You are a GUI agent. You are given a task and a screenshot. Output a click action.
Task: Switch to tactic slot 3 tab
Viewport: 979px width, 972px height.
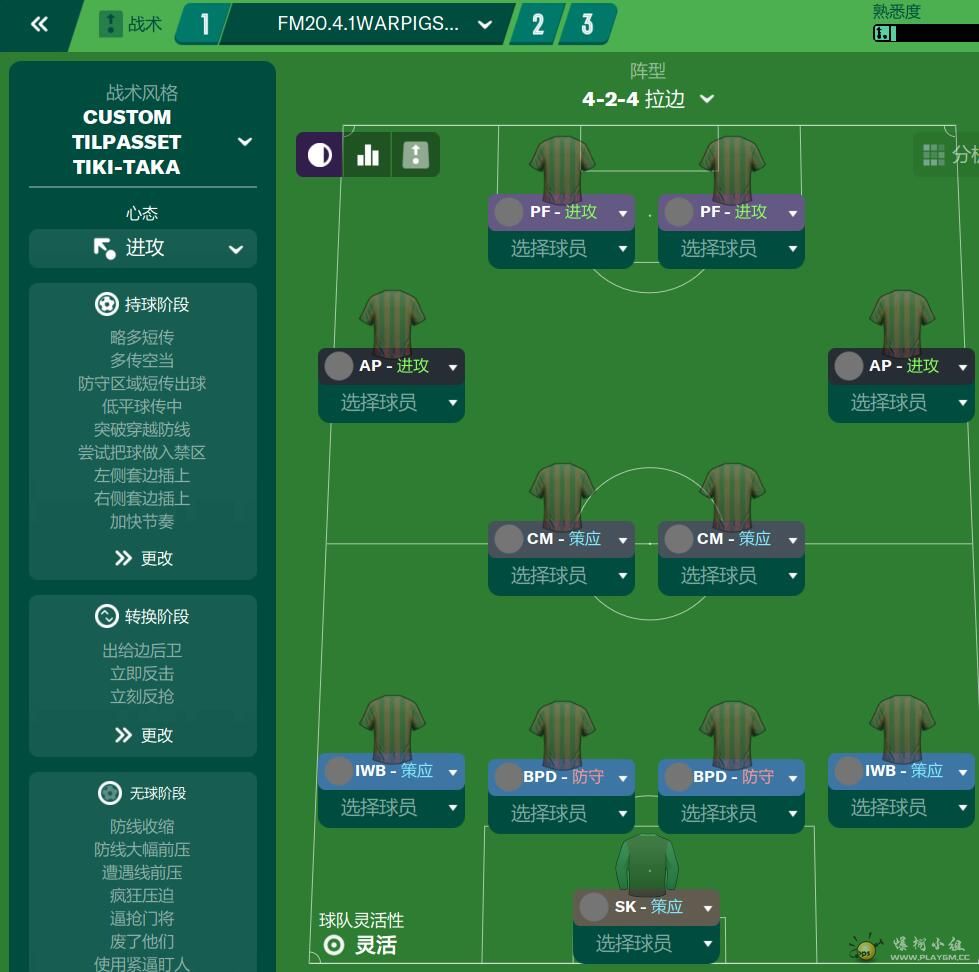click(587, 25)
